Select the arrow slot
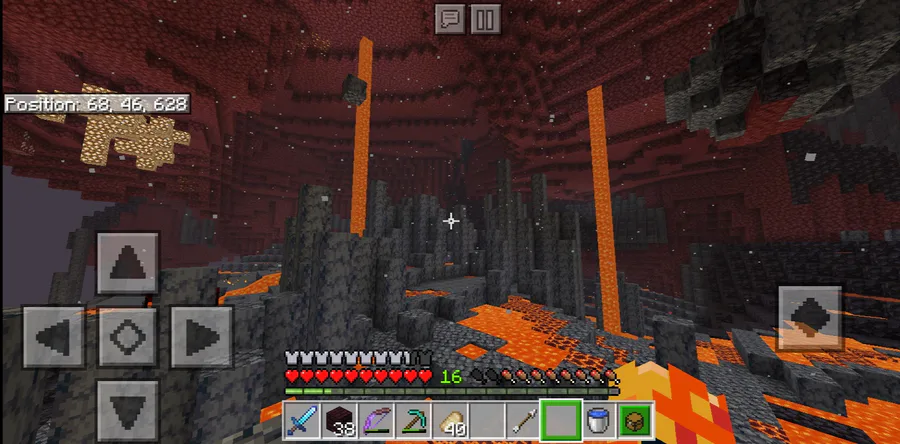The width and height of the screenshot is (900, 444). click(523, 421)
